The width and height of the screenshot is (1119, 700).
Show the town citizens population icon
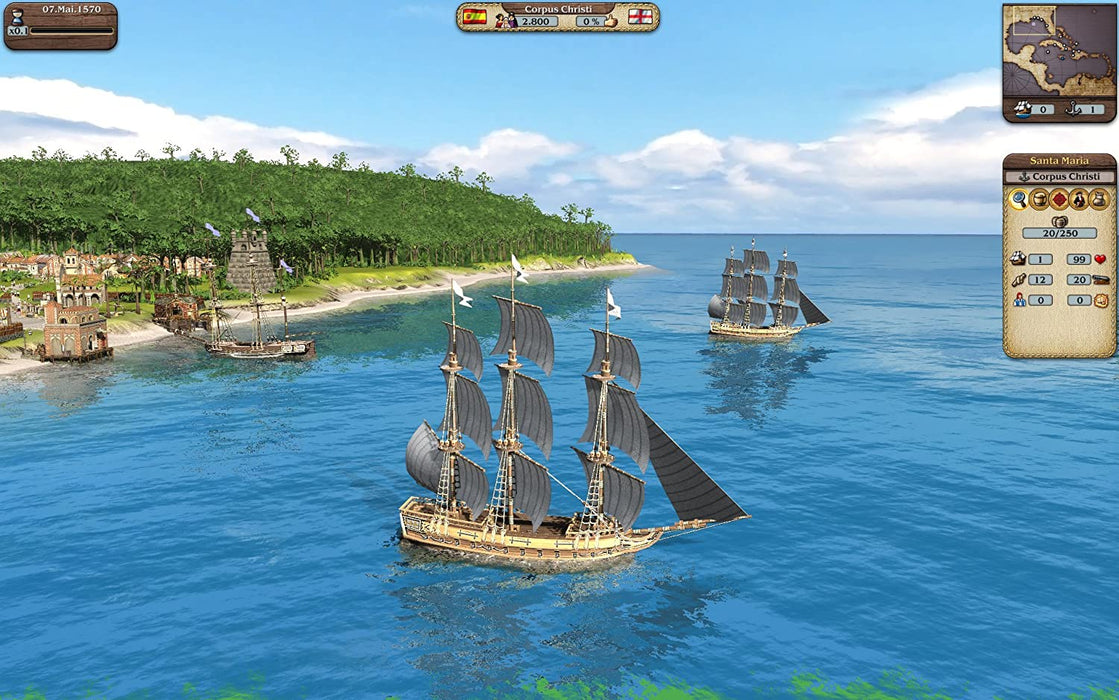point(505,20)
